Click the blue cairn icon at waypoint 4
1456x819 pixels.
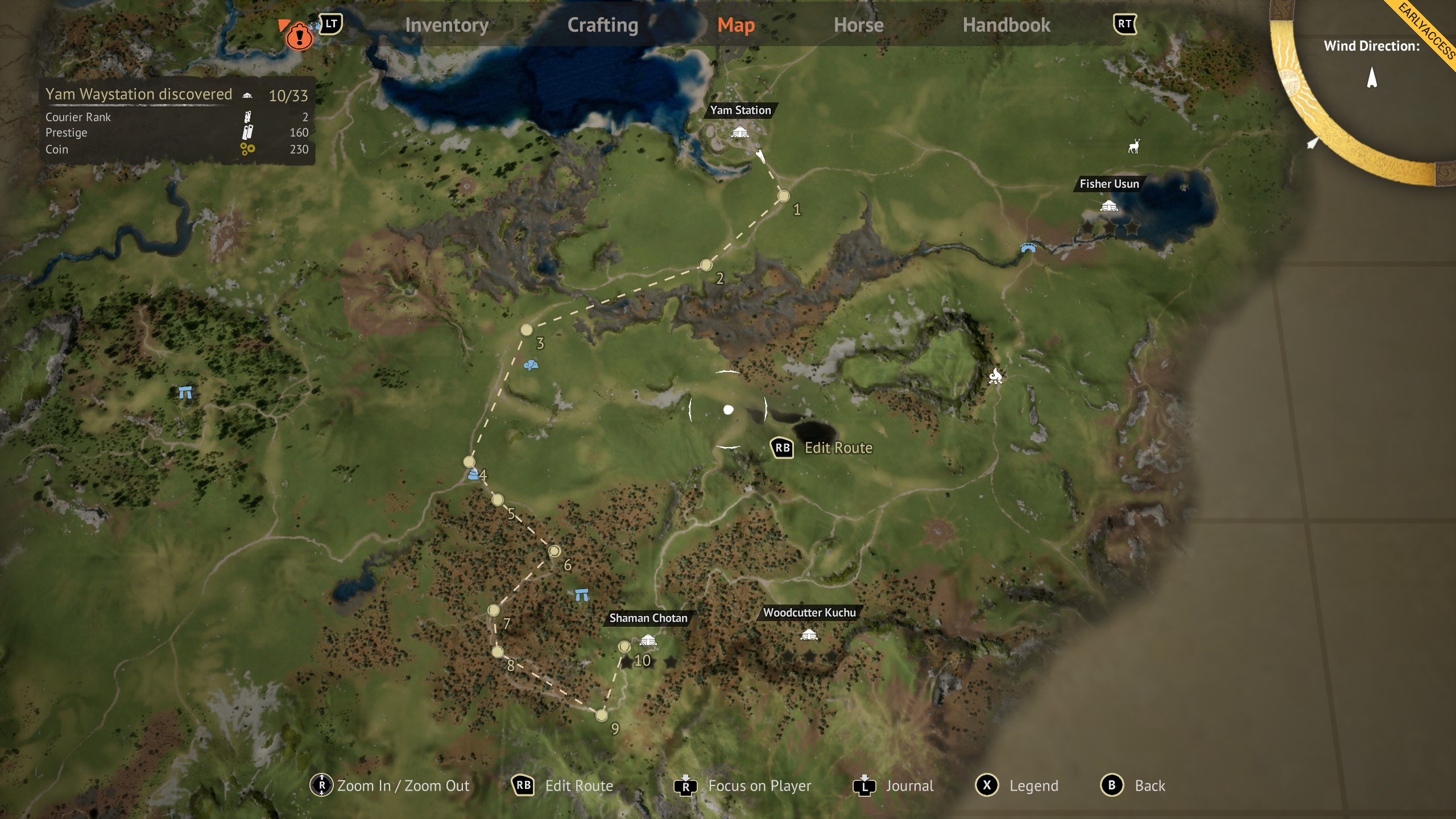click(x=473, y=473)
